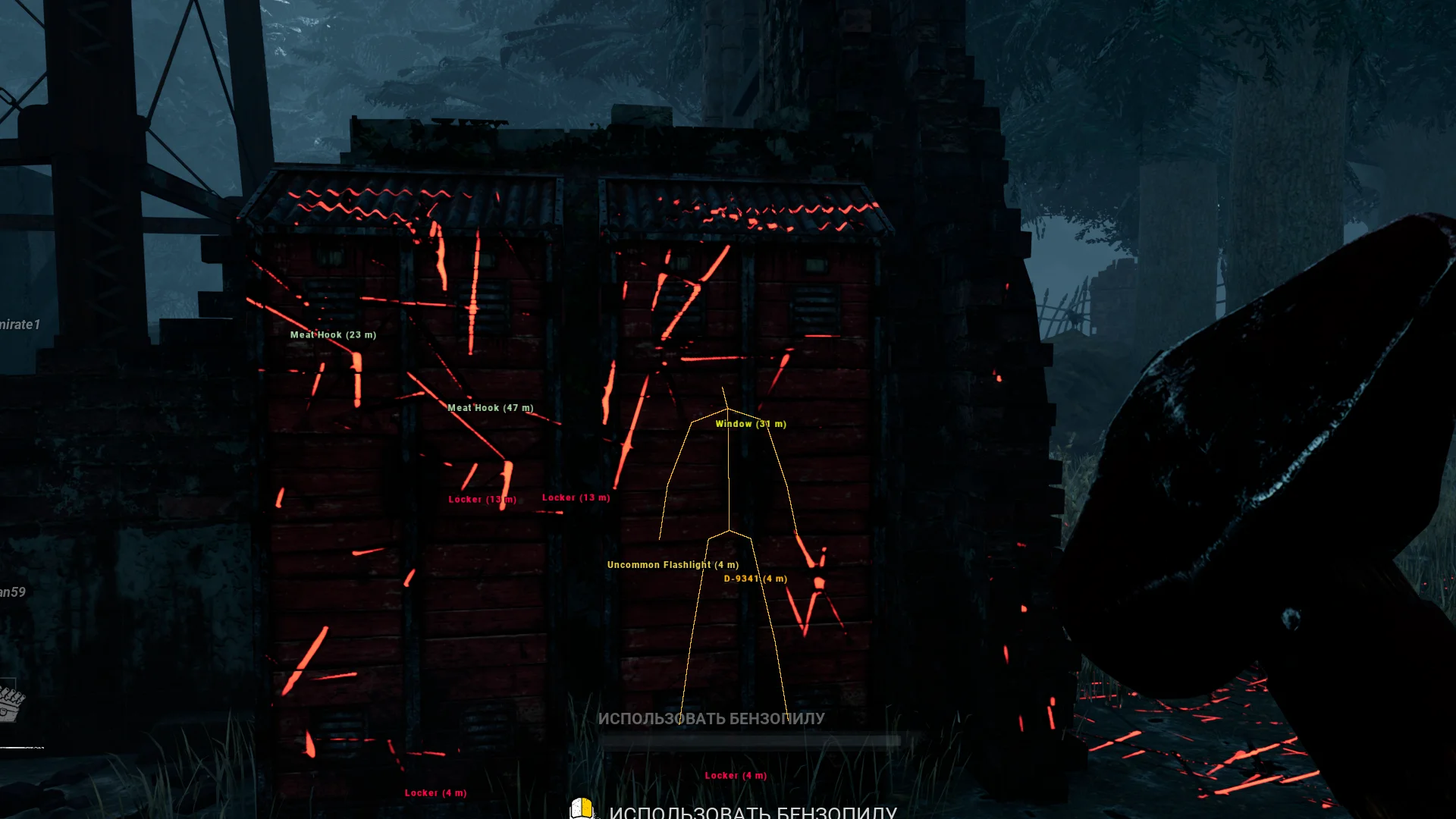Select the survivor name ending in "an59"
Viewport: 1456px width, 819px height.
click(x=13, y=592)
